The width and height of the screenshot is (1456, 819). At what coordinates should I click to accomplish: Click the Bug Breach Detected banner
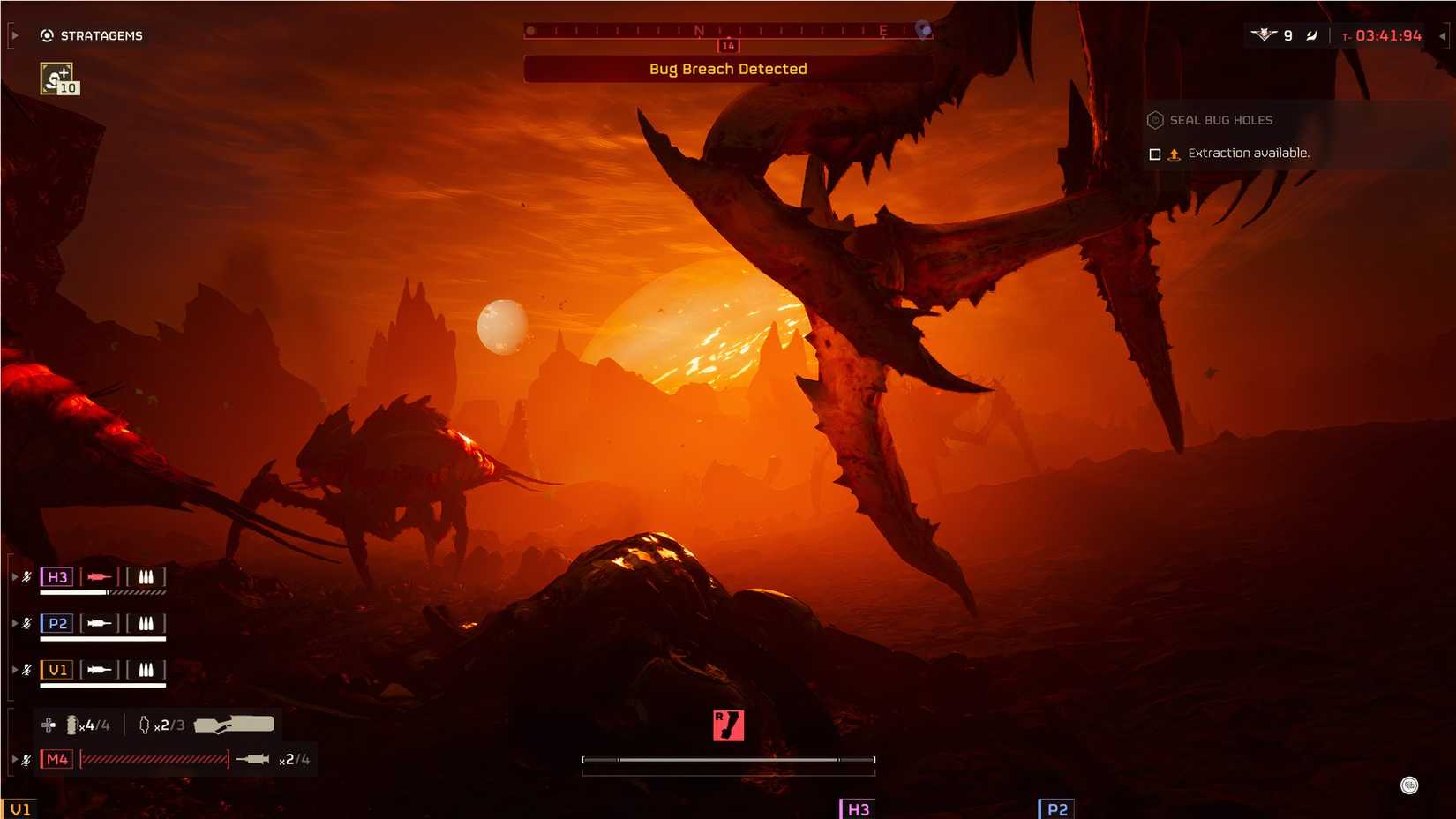click(x=727, y=69)
